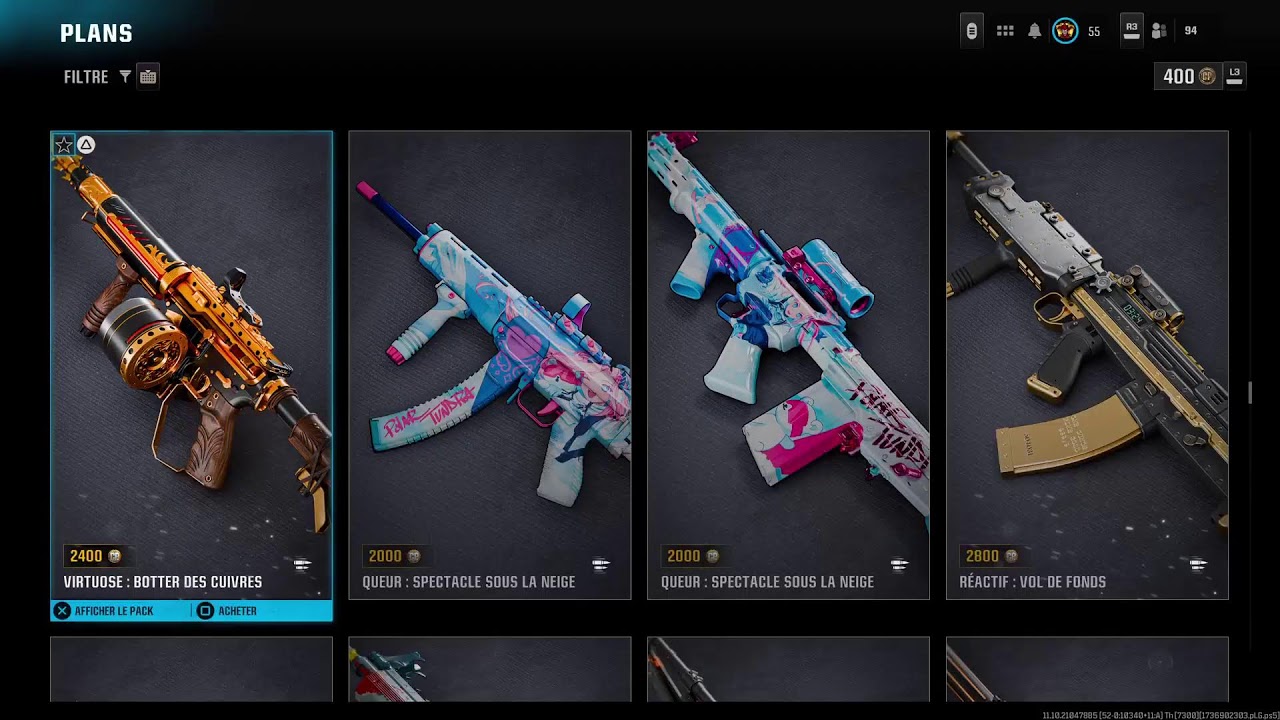The height and width of the screenshot is (720, 1280).
Task: Open the grid menu icon
Action: point(1005,31)
